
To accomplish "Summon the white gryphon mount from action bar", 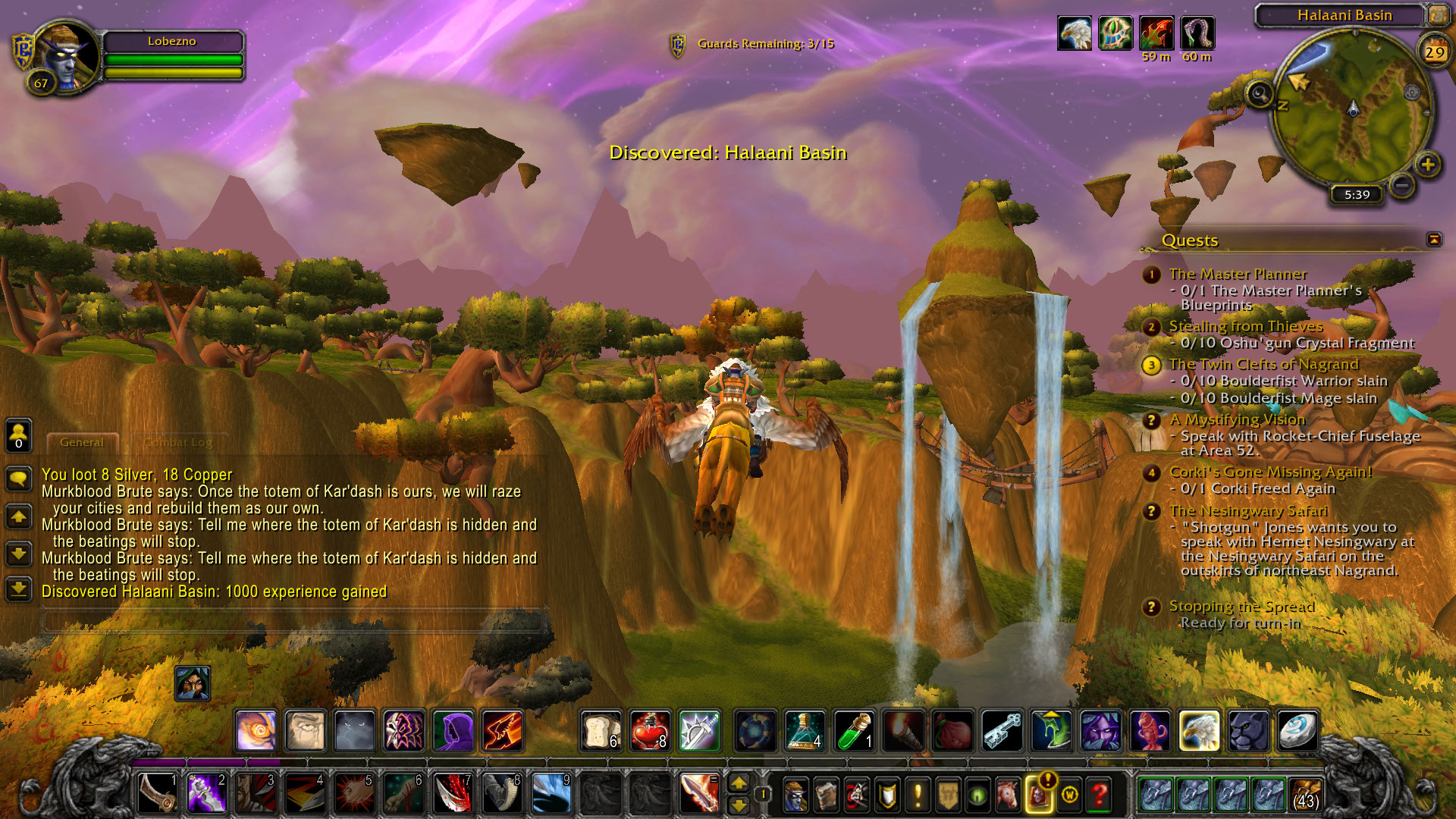I will (1199, 731).
